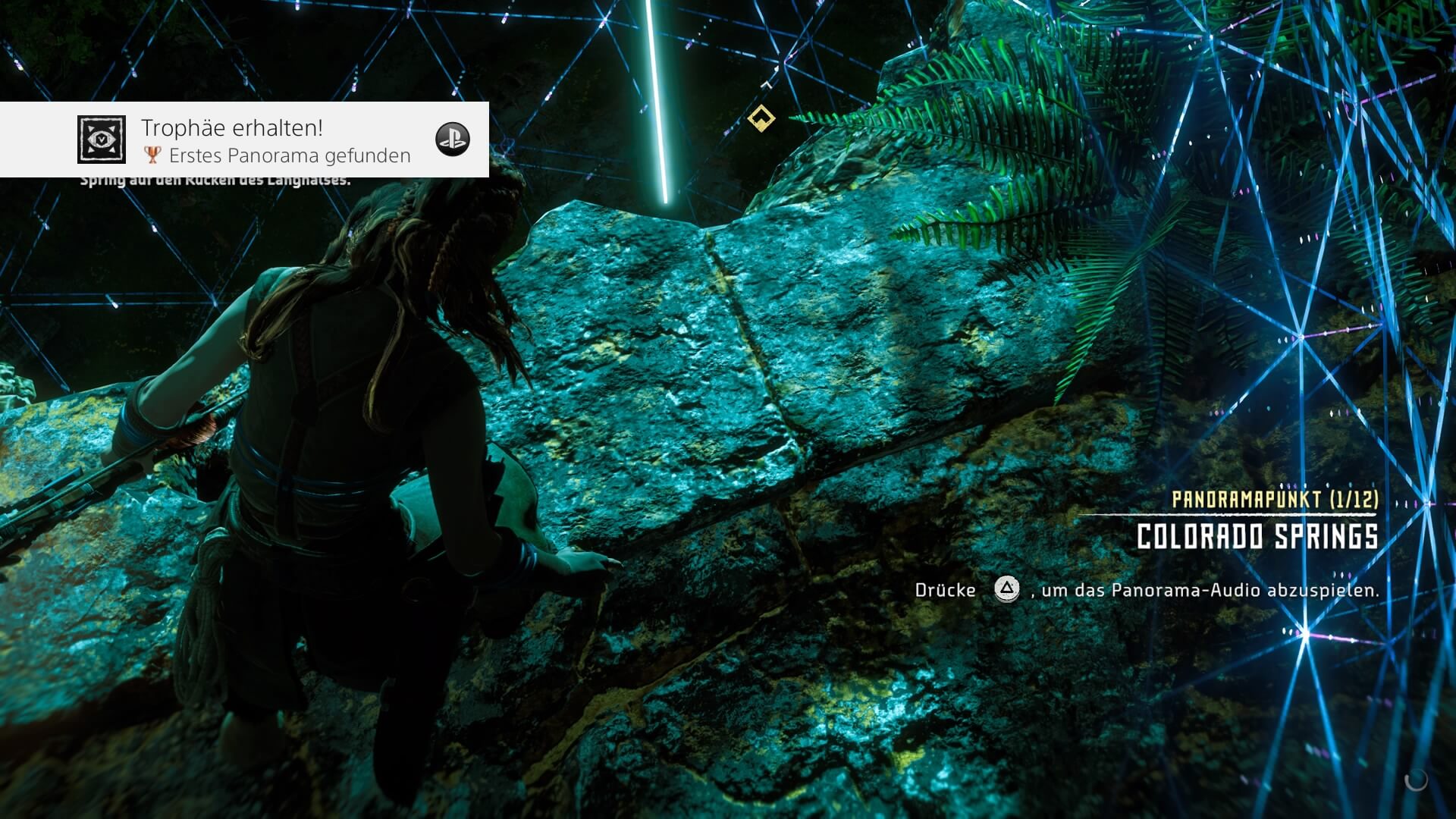Select the yellow diamond quest waypoint marker
This screenshot has width=1456, height=819.
point(761,118)
